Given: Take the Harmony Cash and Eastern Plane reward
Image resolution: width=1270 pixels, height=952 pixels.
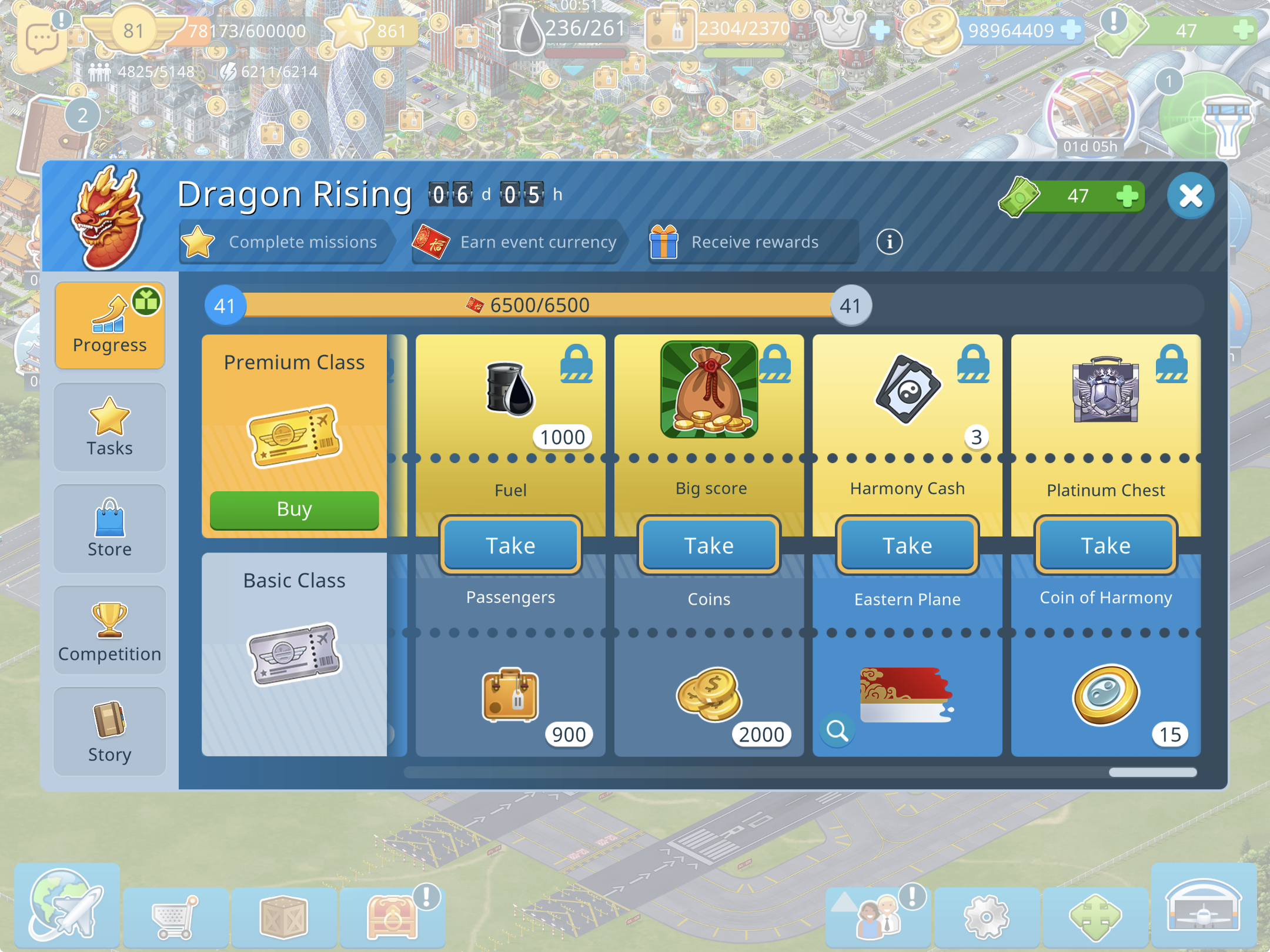Looking at the screenshot, I should pos(907,545).
